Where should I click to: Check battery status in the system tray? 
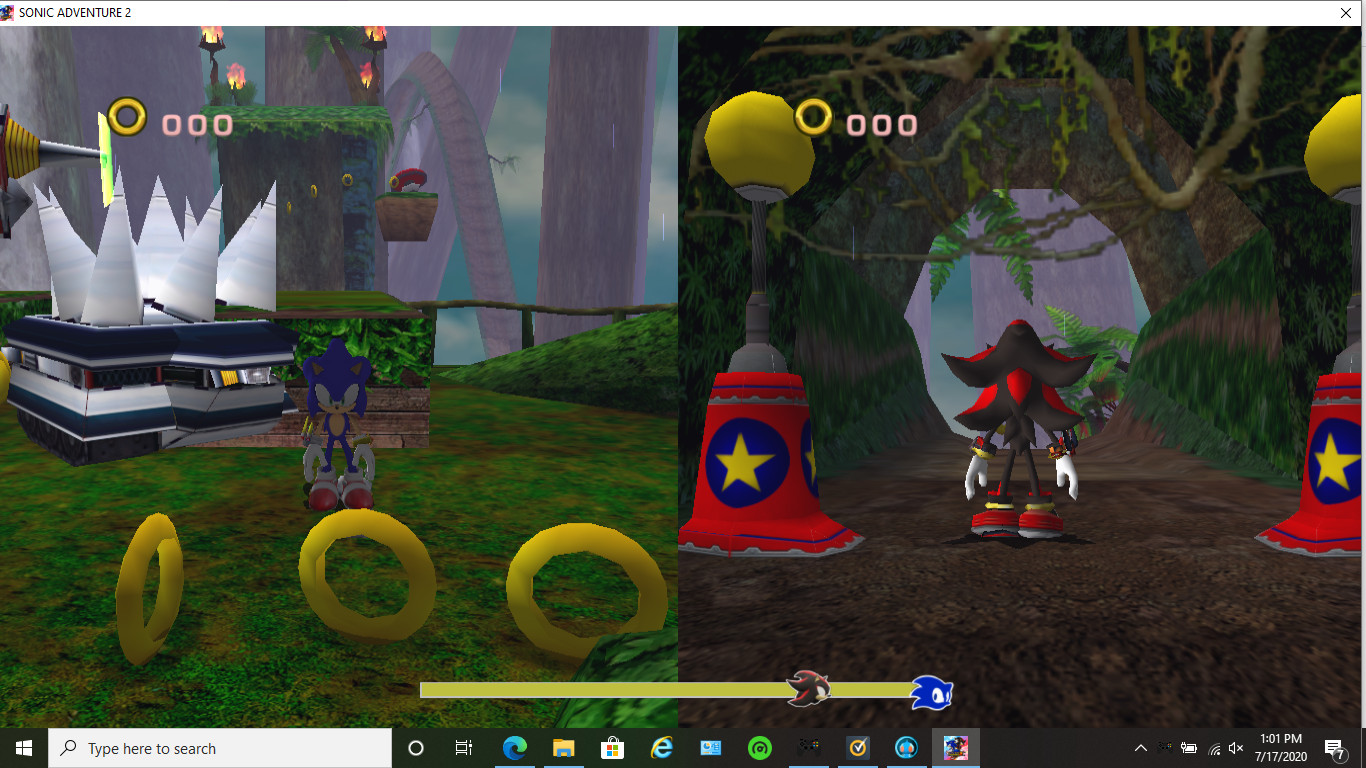point(1189,748)
